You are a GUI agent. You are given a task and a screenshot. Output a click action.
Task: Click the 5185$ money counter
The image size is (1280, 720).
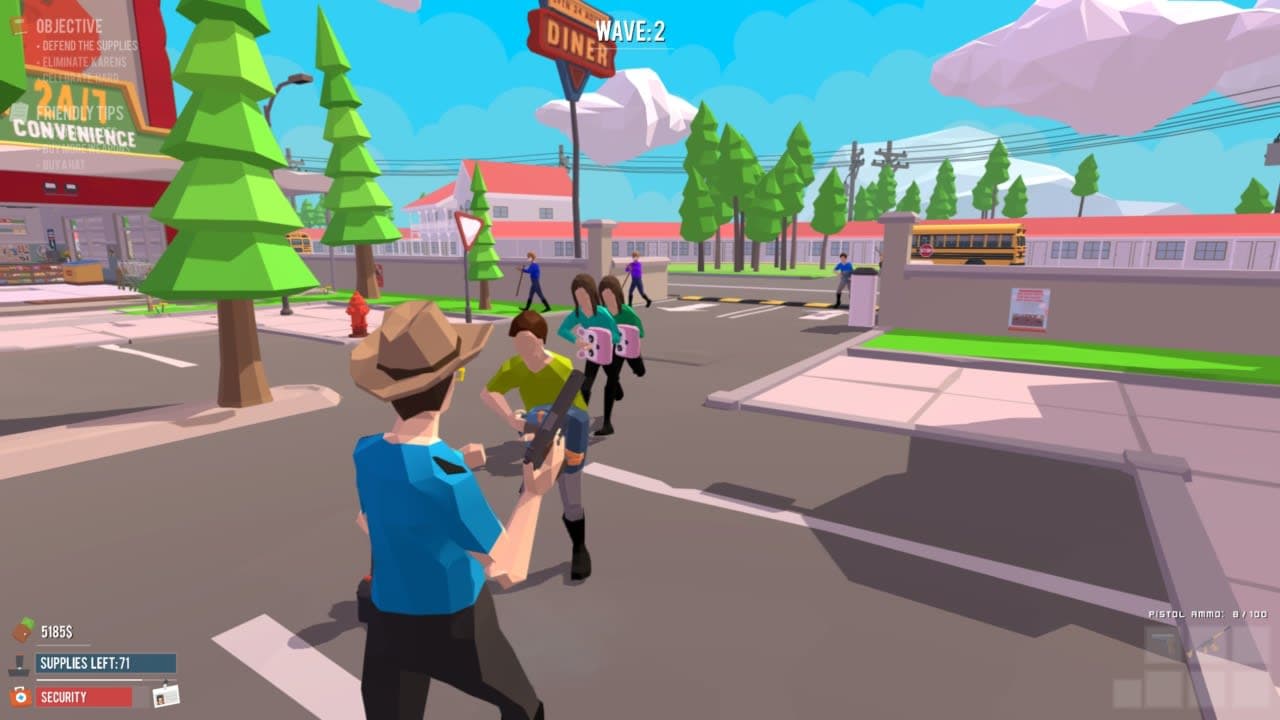(x=56, y=629)
